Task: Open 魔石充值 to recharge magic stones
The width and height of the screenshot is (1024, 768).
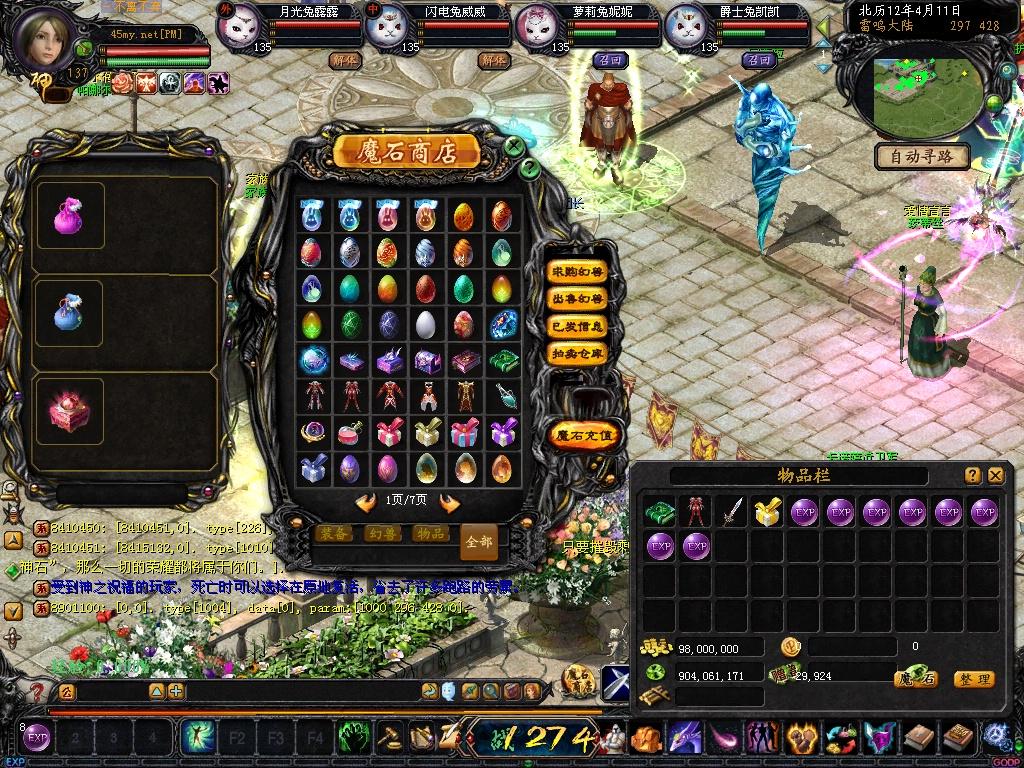Action: point(587,435)
